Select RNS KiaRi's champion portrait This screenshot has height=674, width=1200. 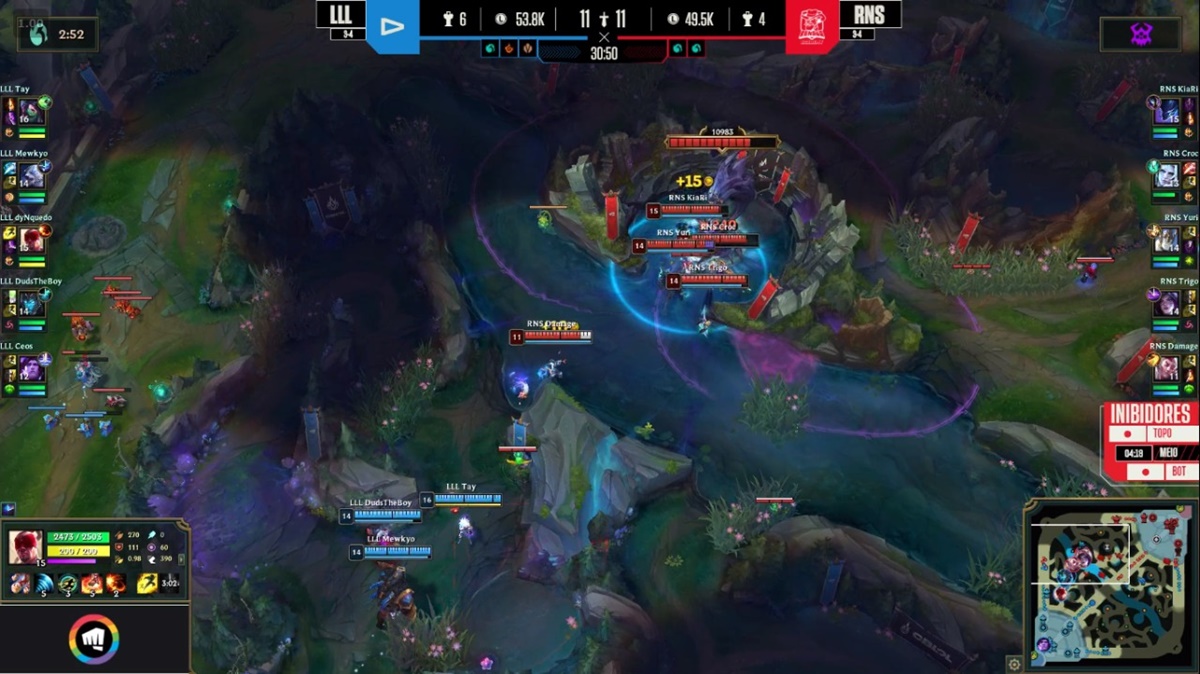click(x=1167, y=112)
